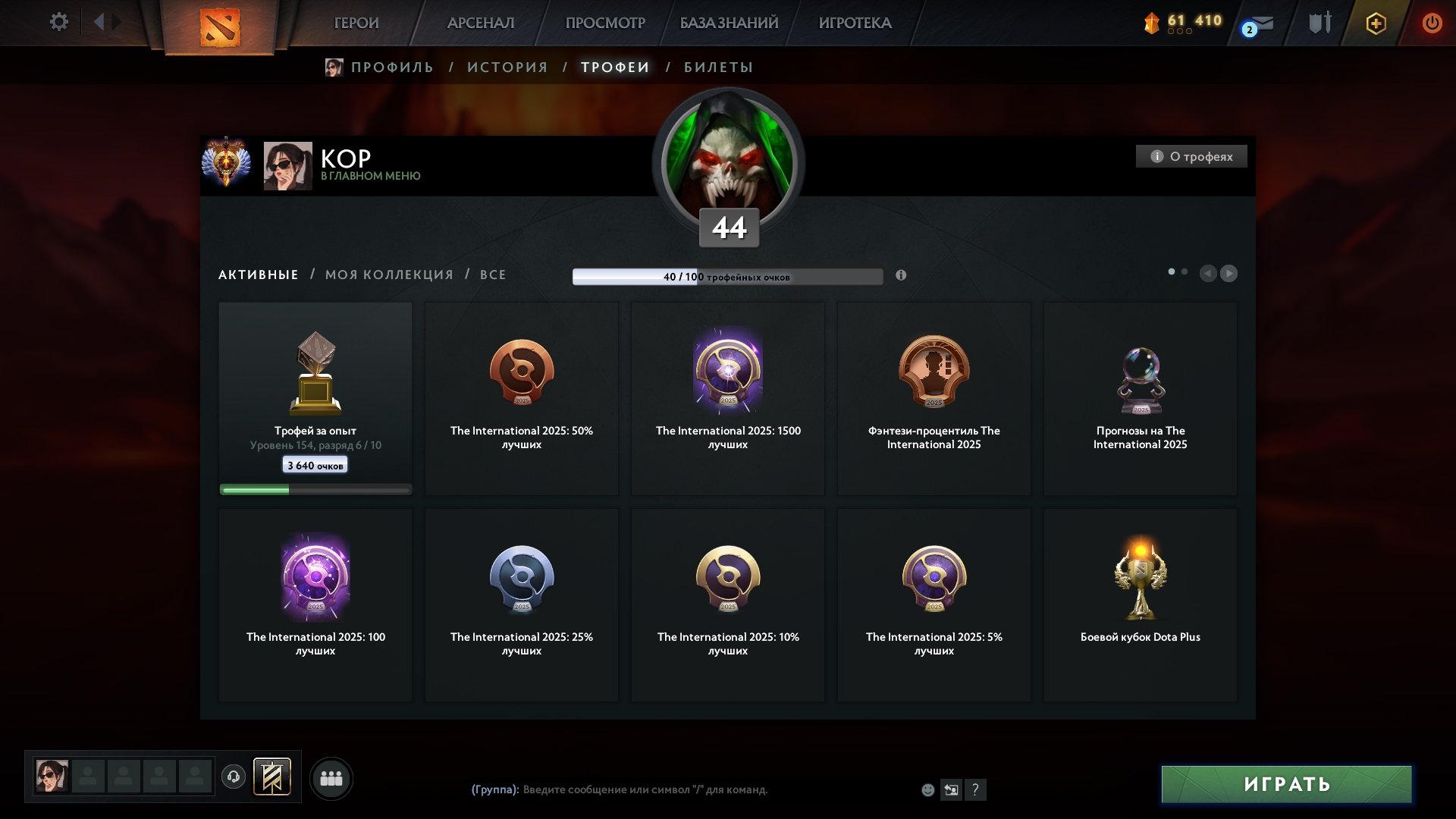Open the gear settings menu
Image resolution: width=1456 pixels, height=819 pixels.
(58, 22)
